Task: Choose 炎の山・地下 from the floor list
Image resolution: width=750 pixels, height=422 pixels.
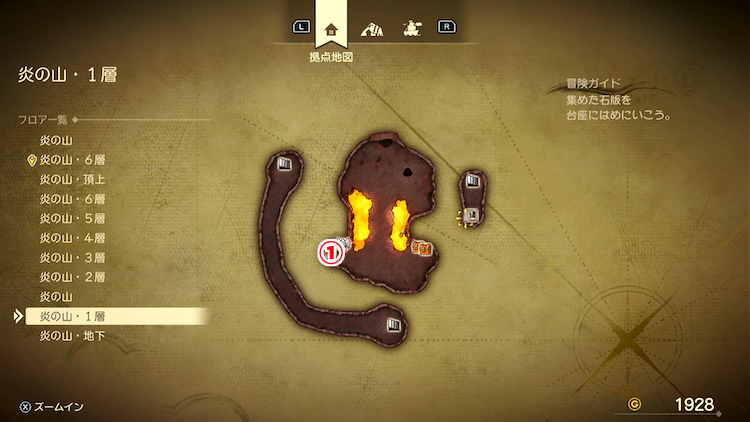Action: (73, 336)
